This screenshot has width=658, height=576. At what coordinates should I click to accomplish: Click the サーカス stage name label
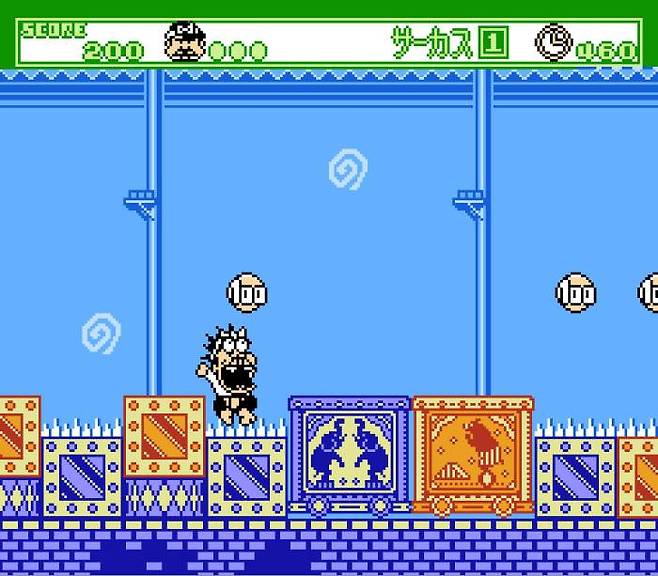tap(431, 43)
